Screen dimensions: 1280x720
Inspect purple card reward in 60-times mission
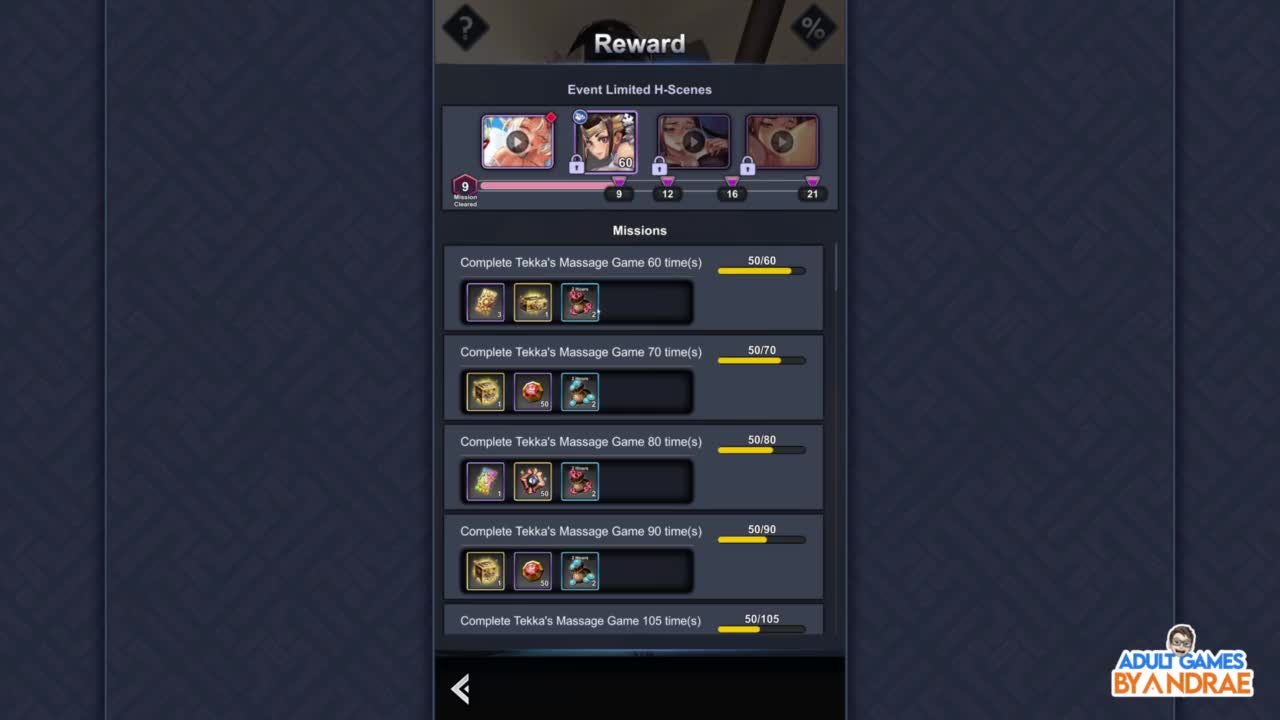point(486,303)
